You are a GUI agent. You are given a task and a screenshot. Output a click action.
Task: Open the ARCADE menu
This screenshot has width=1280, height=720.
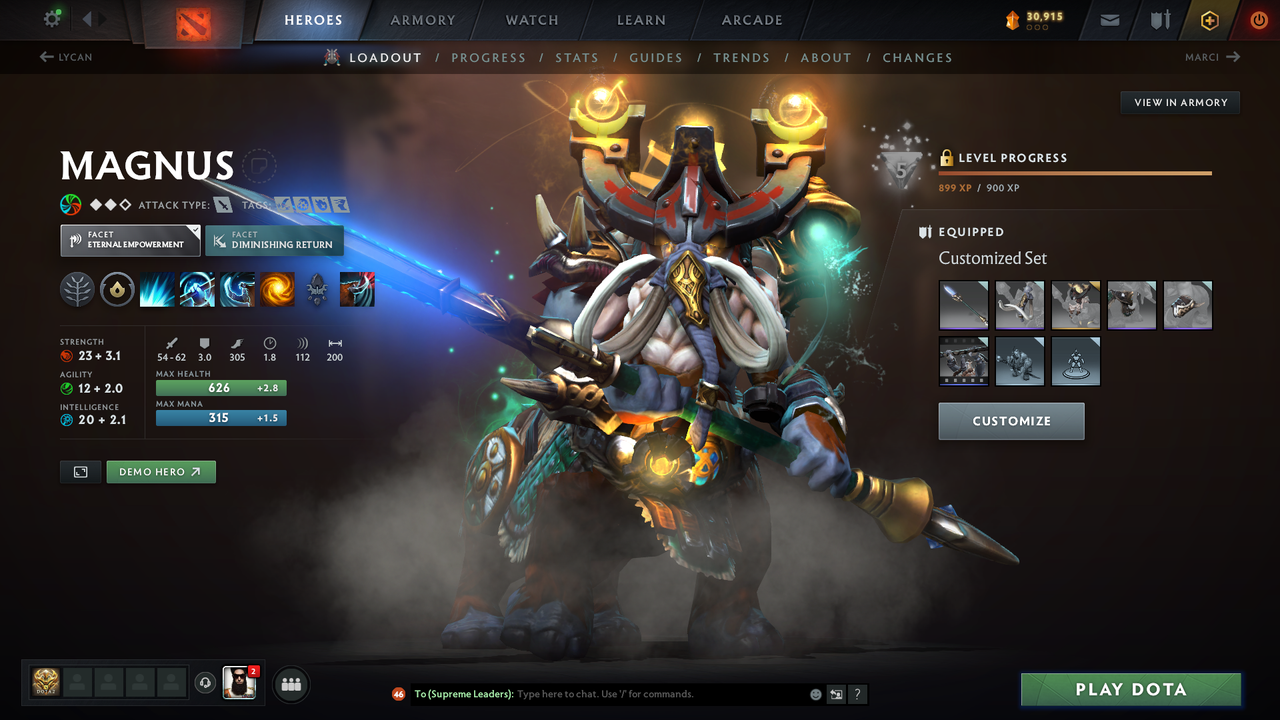point(751,19)
